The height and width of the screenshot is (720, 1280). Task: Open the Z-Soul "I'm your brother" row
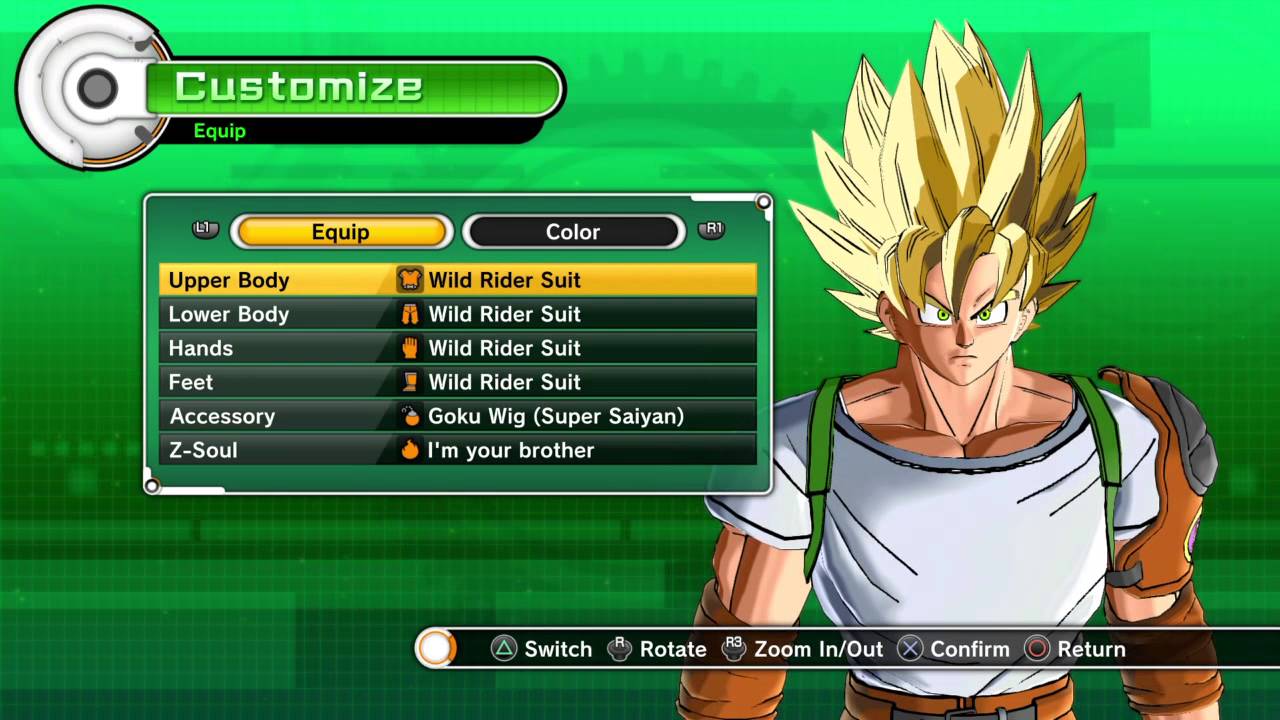pyautogui.click(x=457, y=450)
